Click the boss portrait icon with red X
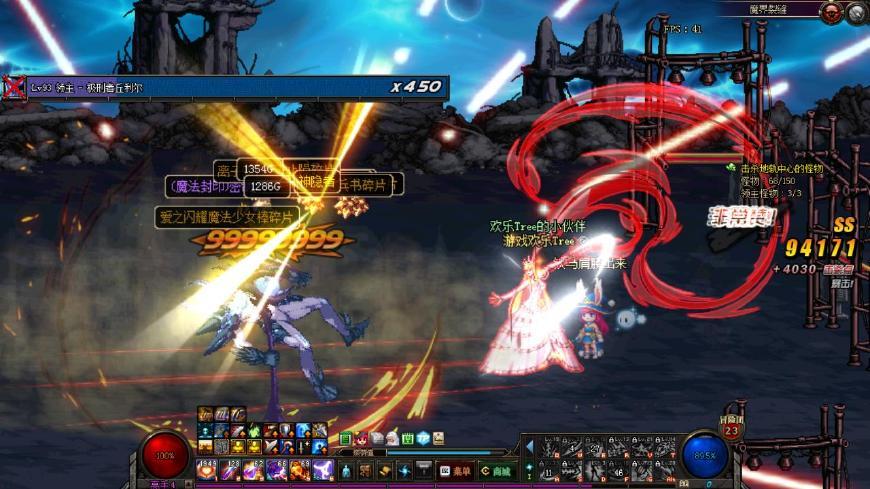Image resolution: width=870 pixels, height=489 pixels. 14,87
